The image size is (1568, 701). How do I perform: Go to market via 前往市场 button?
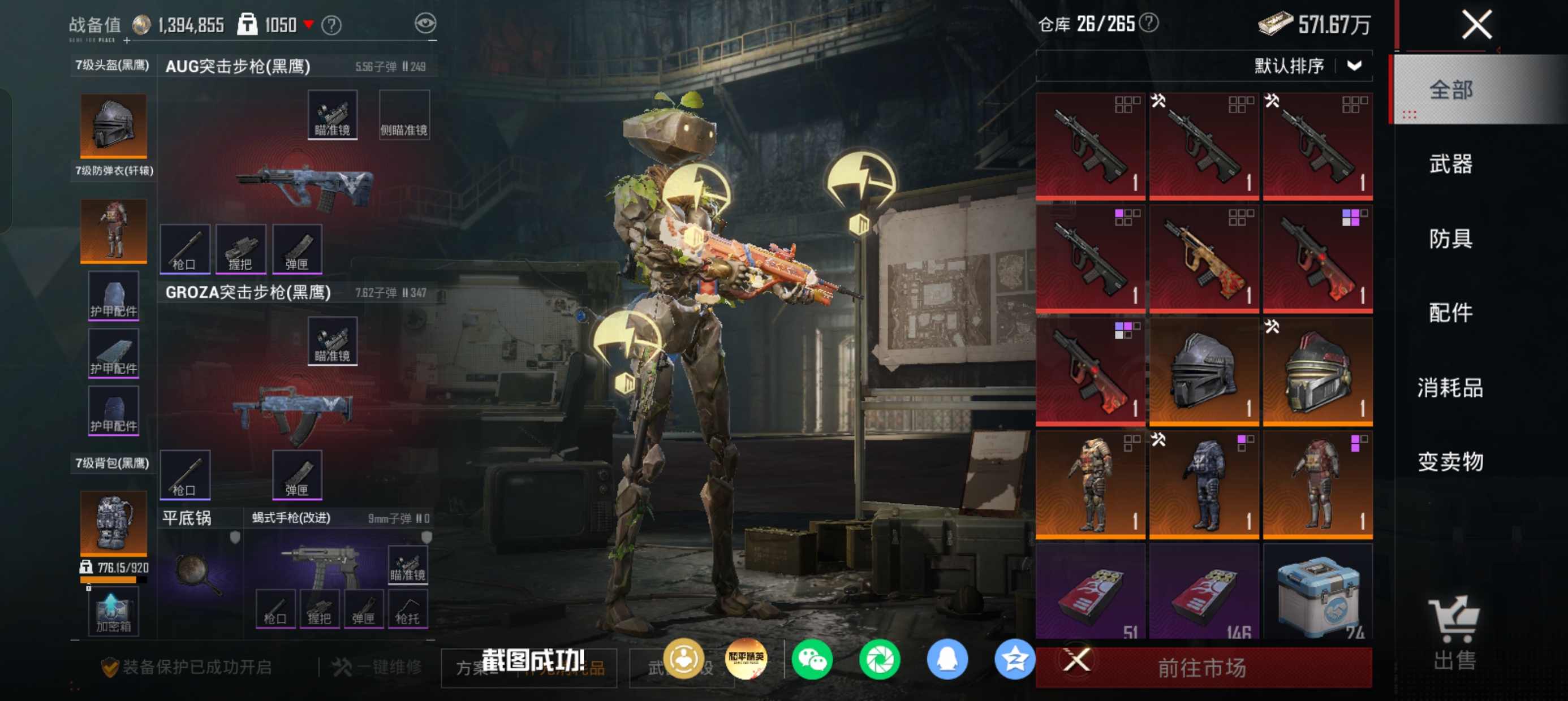tap(1202, 668)
